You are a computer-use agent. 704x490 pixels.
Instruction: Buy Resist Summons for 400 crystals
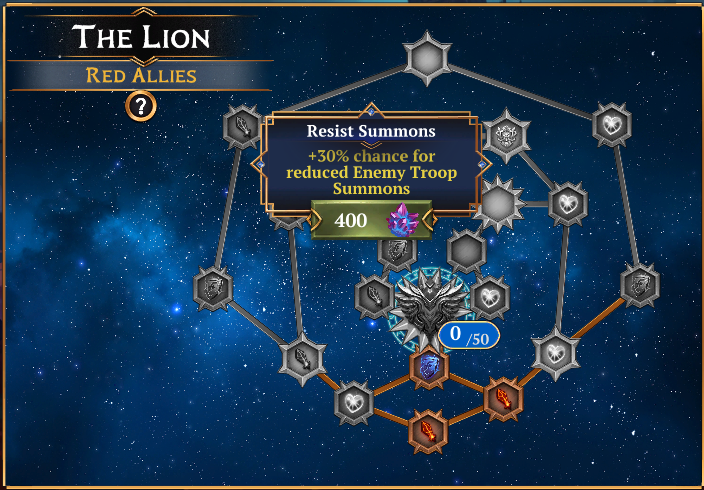(371, 220)
